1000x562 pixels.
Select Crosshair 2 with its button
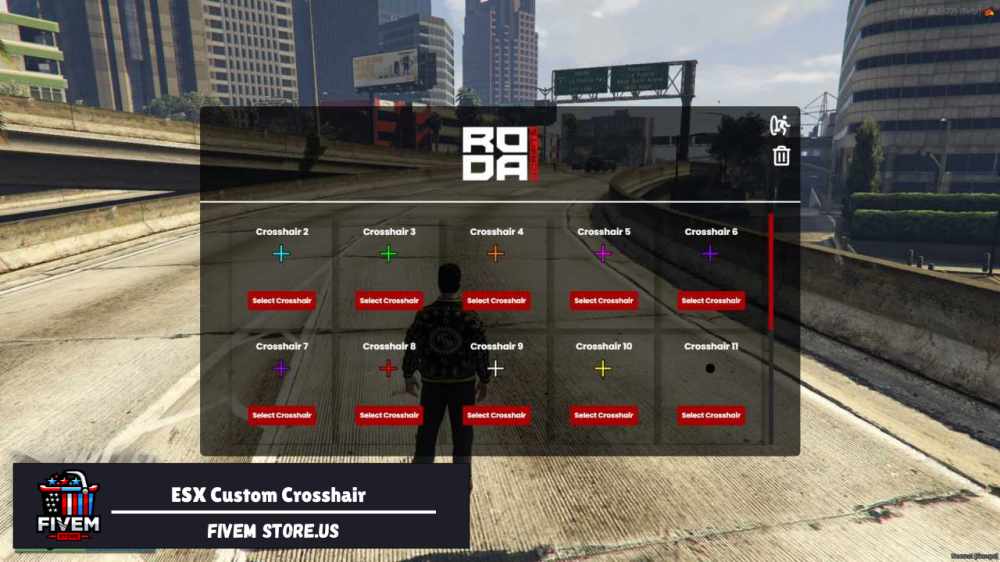click(281, 300)
